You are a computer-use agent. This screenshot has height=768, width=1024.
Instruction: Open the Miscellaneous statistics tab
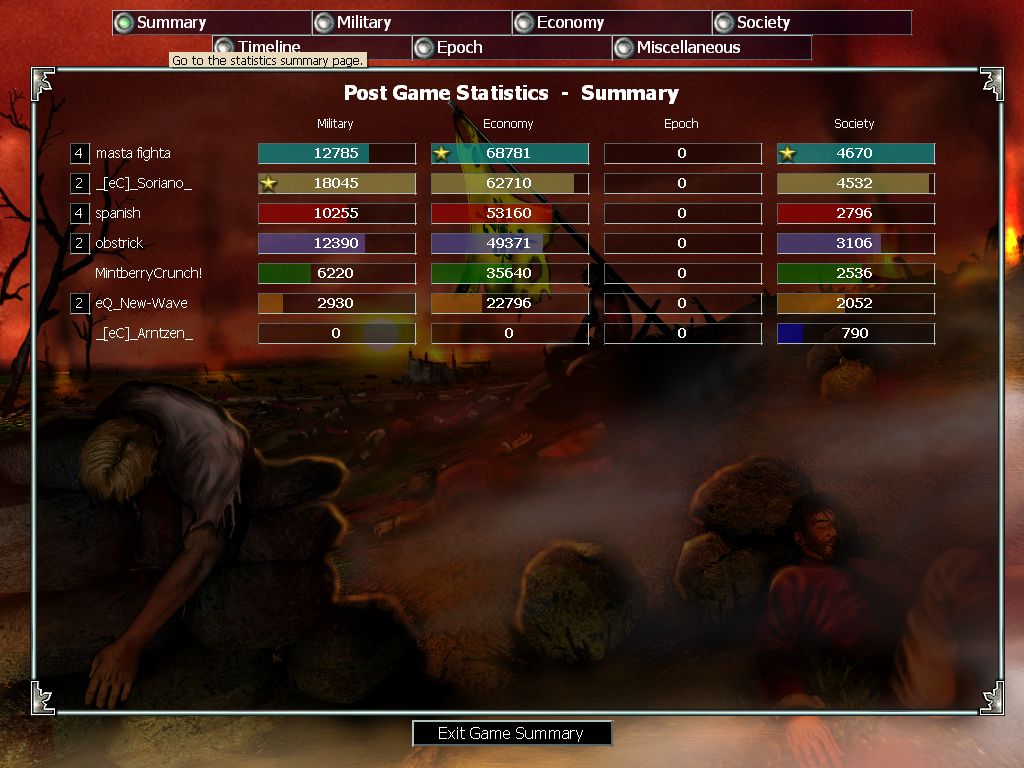pyautogui.click(x=711, y=47)
